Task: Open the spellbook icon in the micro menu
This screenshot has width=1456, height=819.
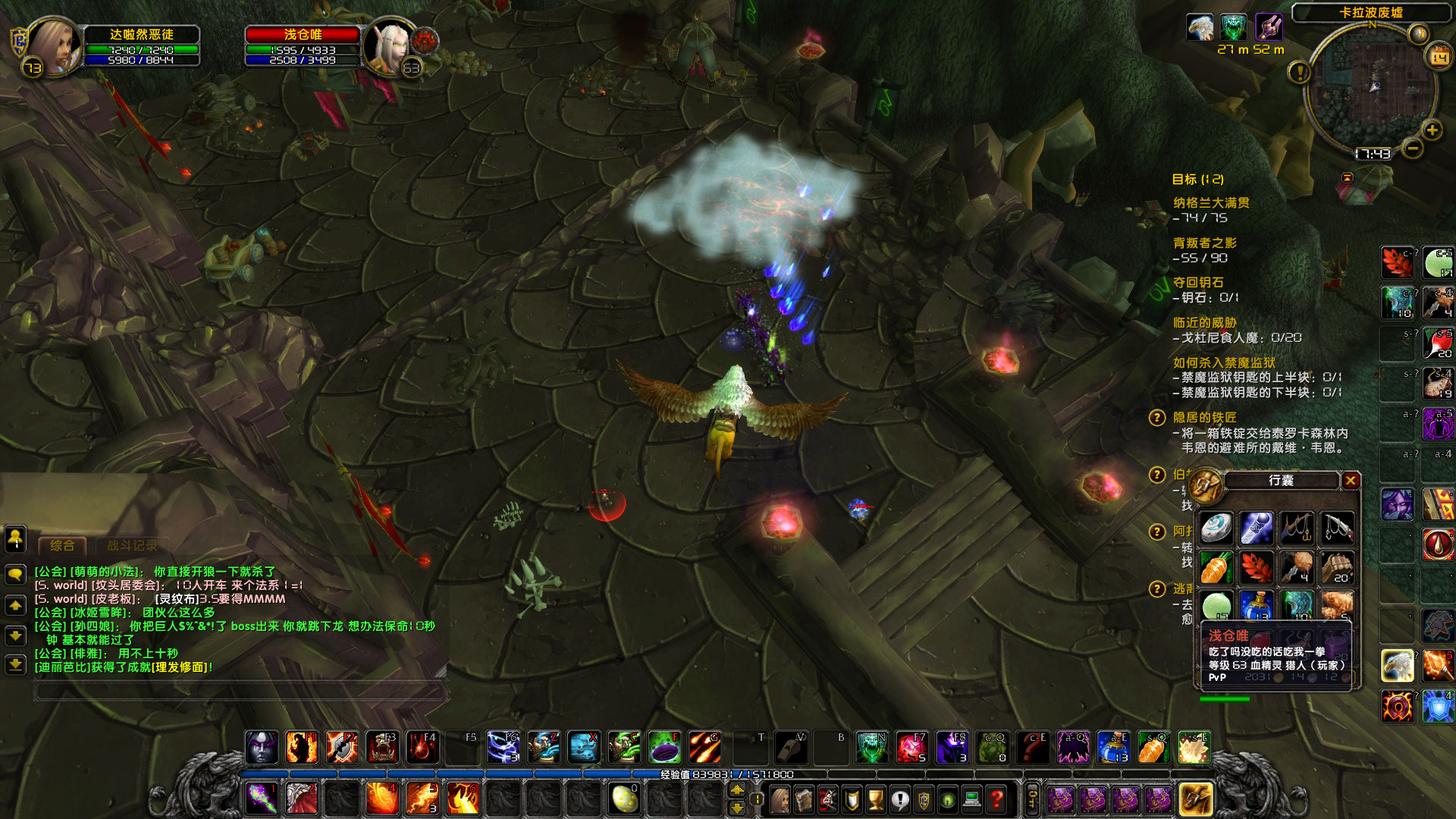Action: tap(804, 799)
